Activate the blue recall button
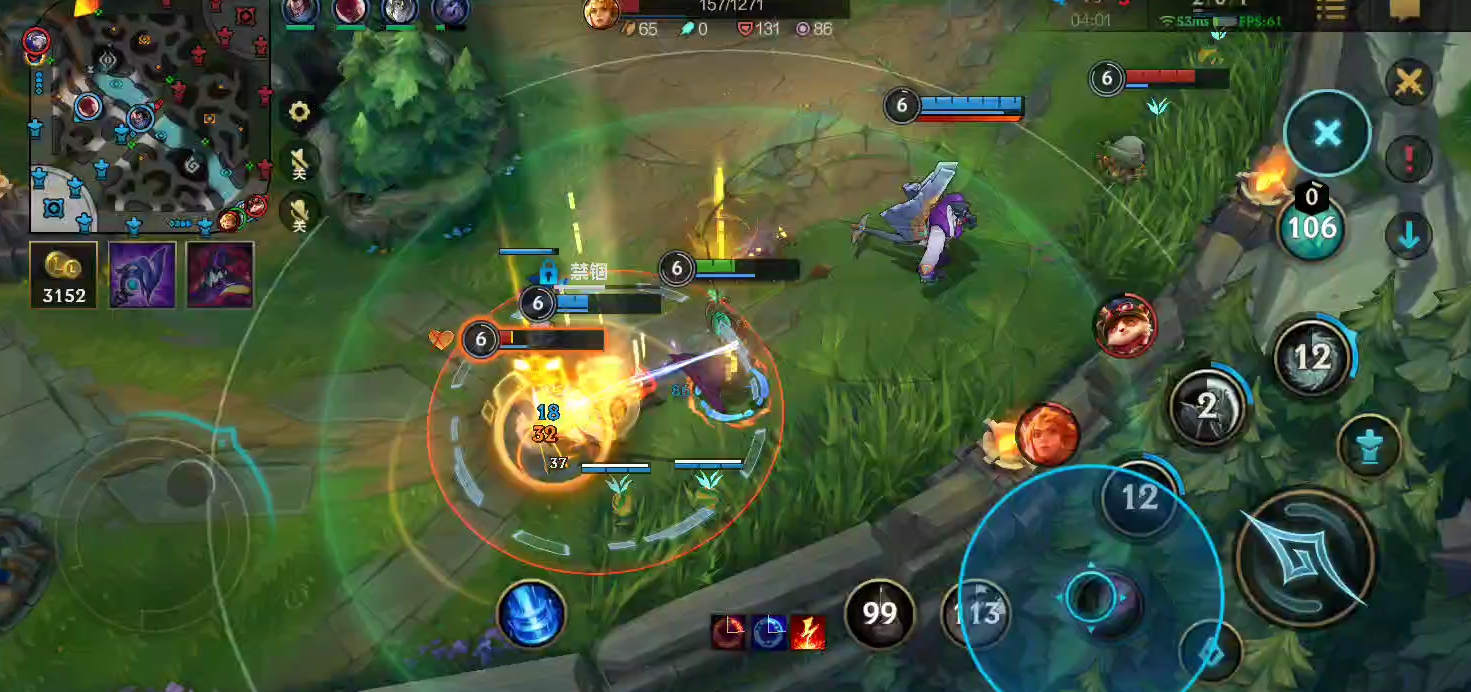The width and height of the screenshot is (1471, 692). click(530, 613)
